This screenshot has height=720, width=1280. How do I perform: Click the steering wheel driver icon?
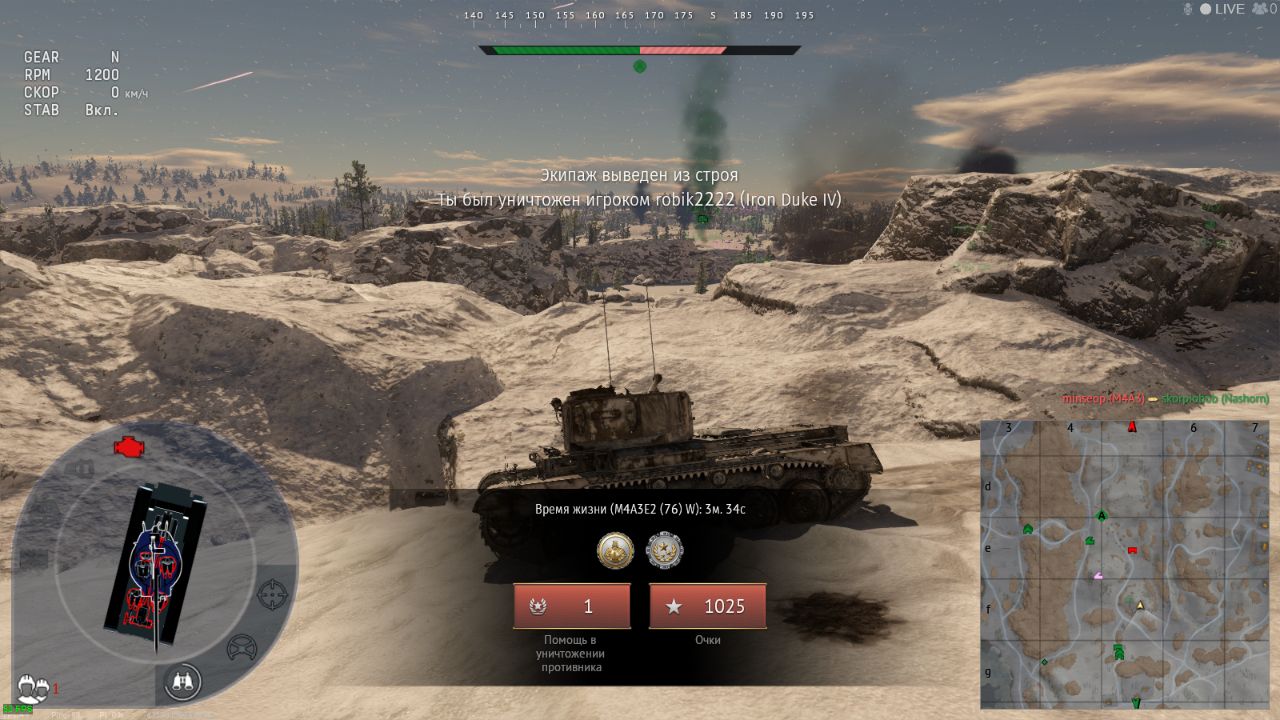[x=242, y=648]
